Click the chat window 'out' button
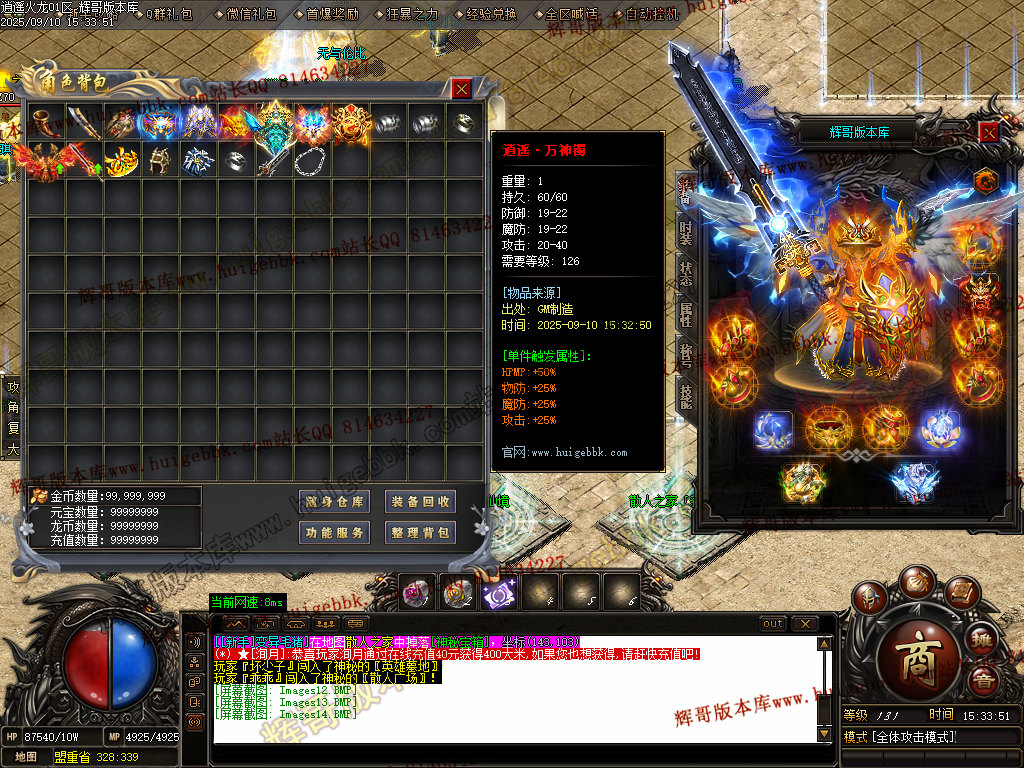Viewport: 1024px width, 768px height. tap(773, 624)
